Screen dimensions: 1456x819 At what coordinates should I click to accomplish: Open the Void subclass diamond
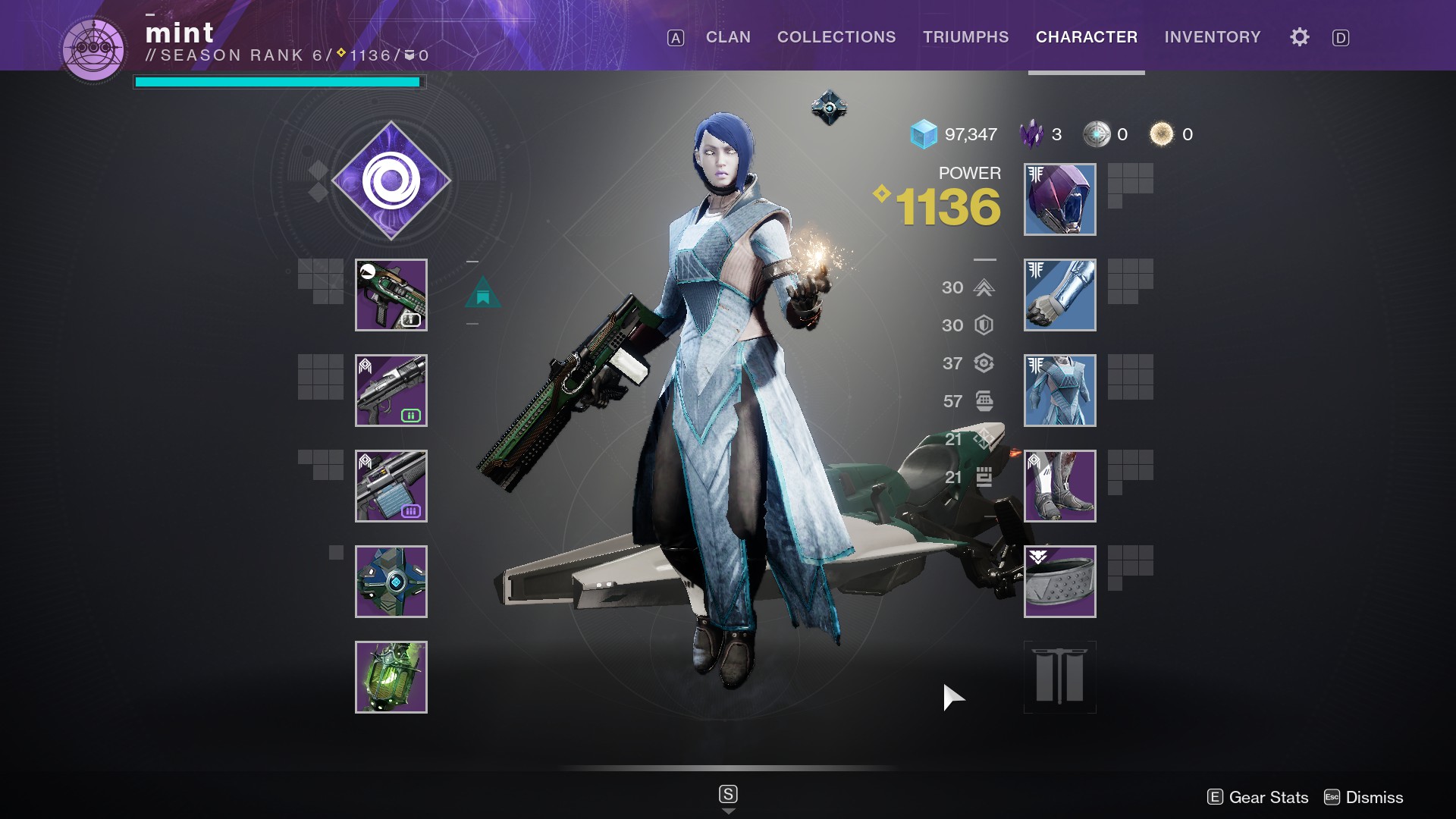(391, 180)
